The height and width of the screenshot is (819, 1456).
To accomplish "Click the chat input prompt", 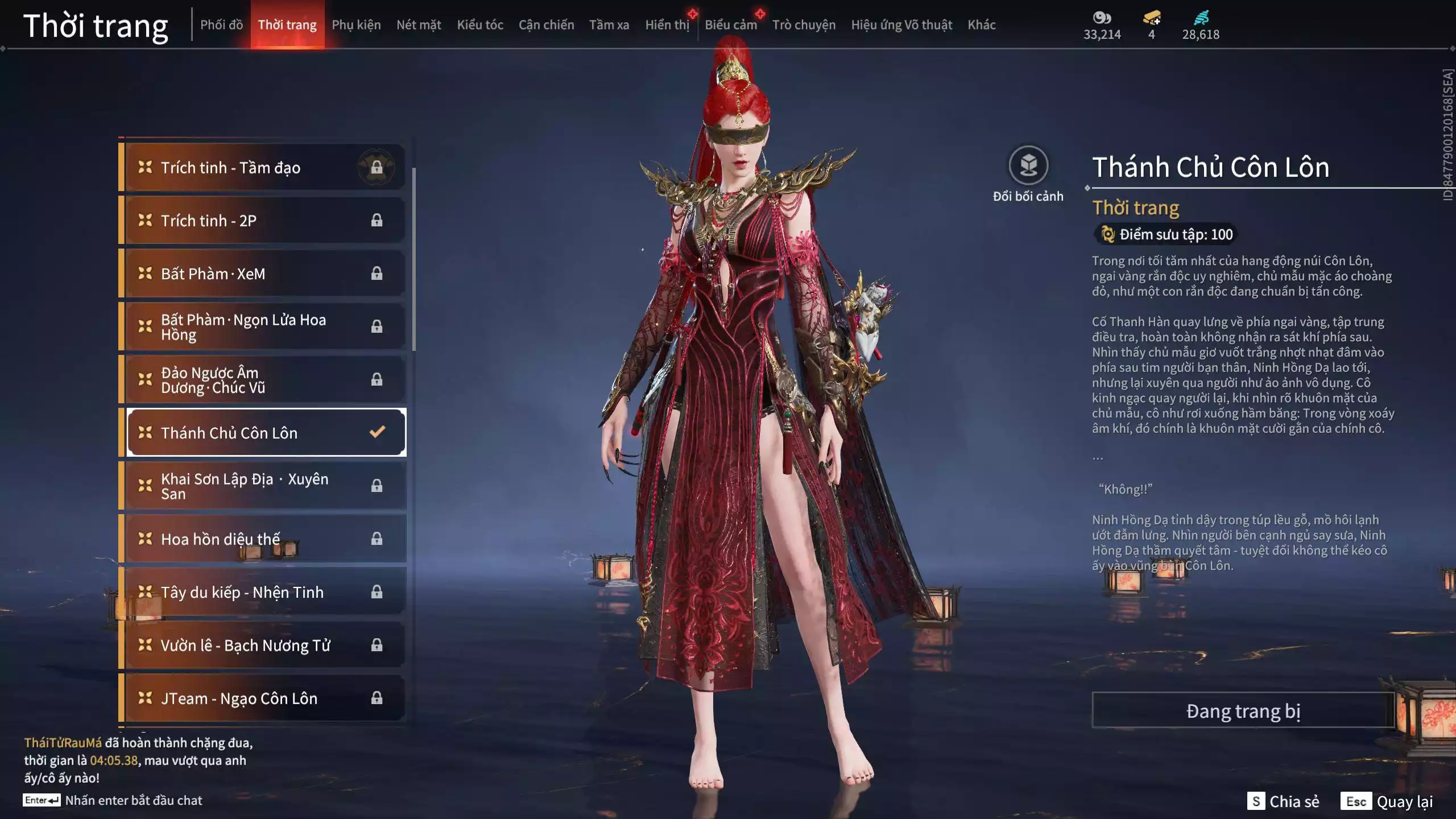I will 133,800.
